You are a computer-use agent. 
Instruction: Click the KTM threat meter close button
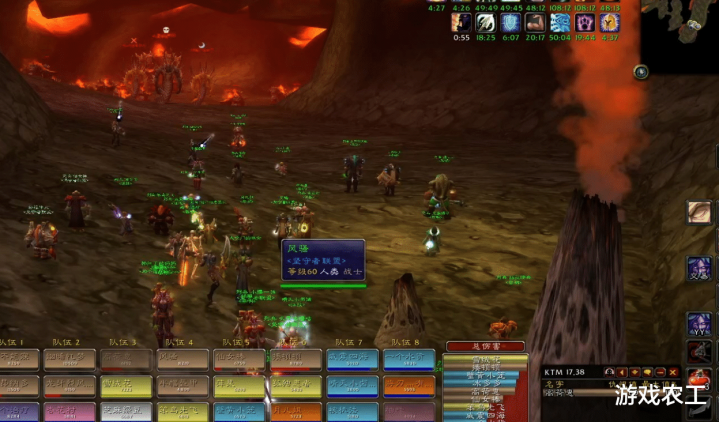(x=671, y=373)
